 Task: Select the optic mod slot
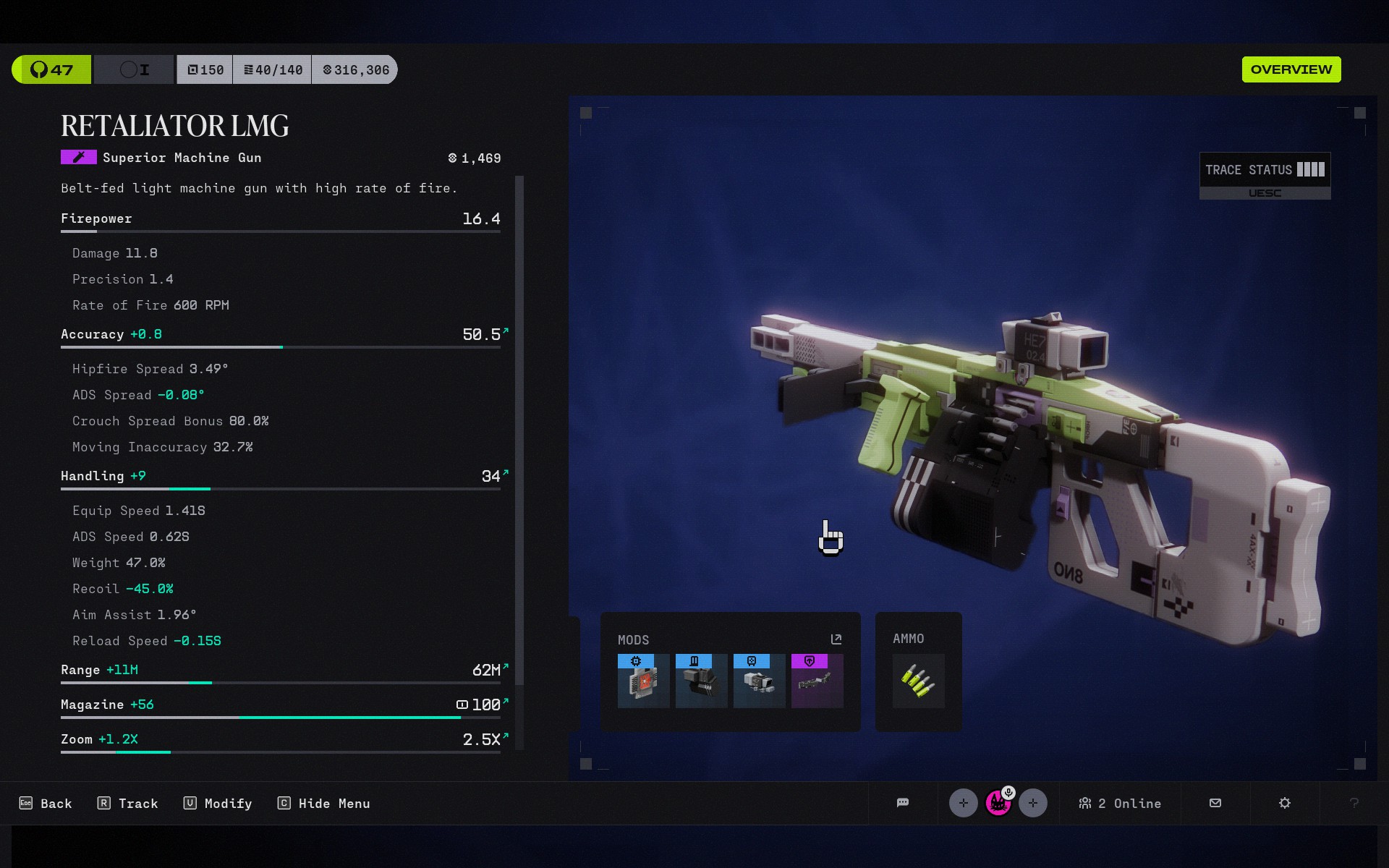[759, 681]
